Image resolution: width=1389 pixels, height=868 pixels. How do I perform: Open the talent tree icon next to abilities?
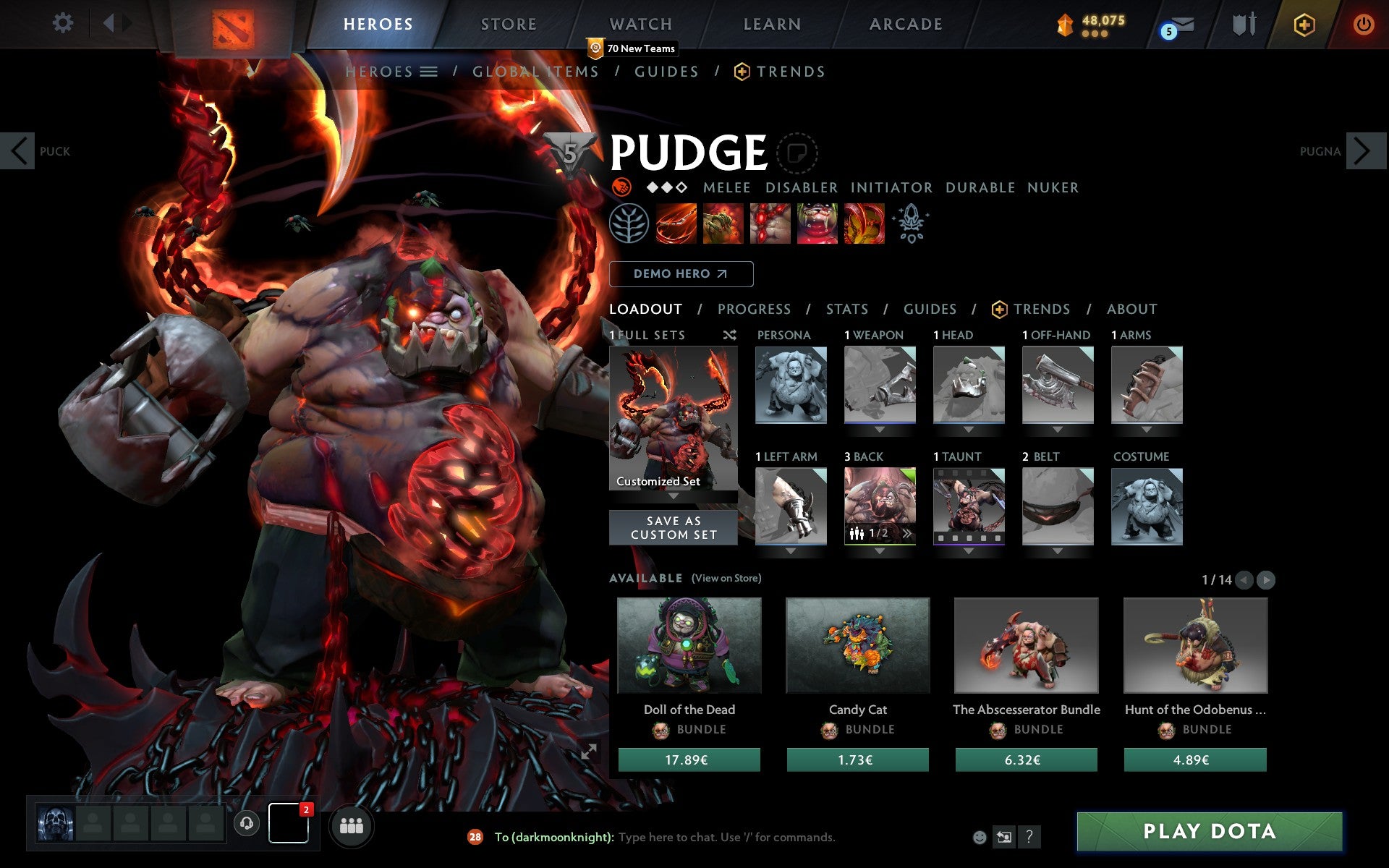(x=629, y=222)
